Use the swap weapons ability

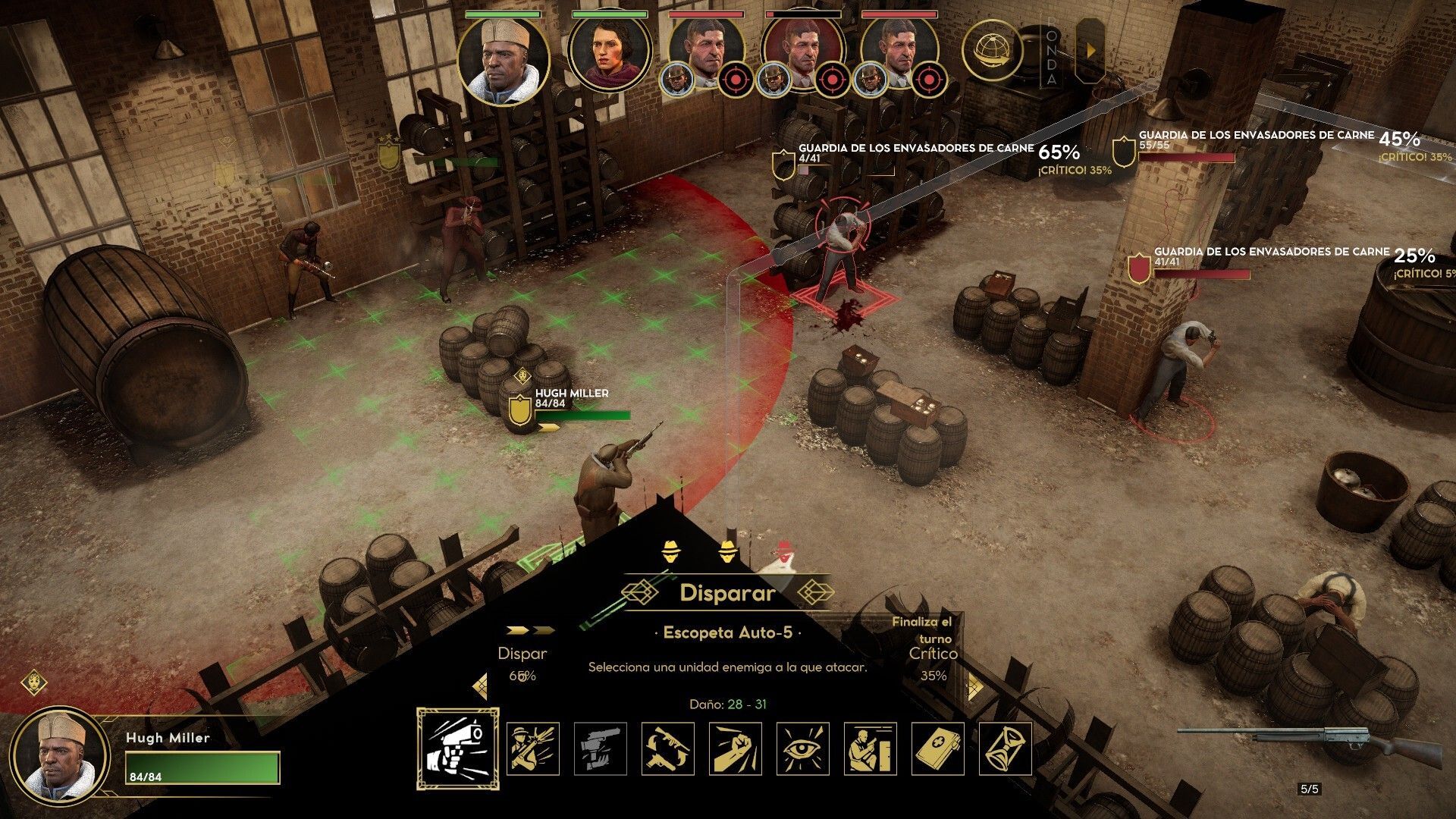point(667,748)
